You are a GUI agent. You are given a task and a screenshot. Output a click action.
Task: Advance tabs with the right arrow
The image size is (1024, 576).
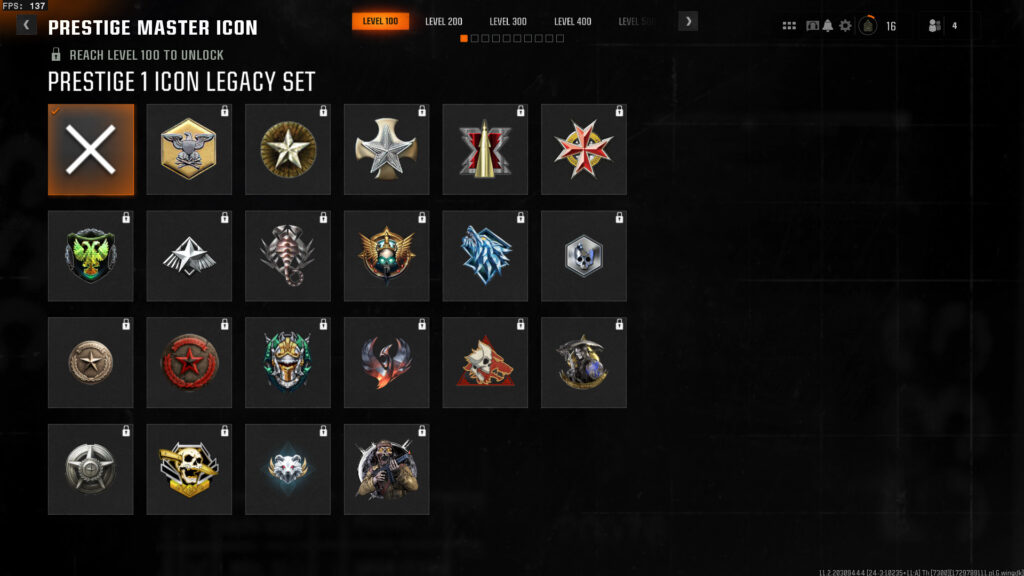(x=688, y=21)
